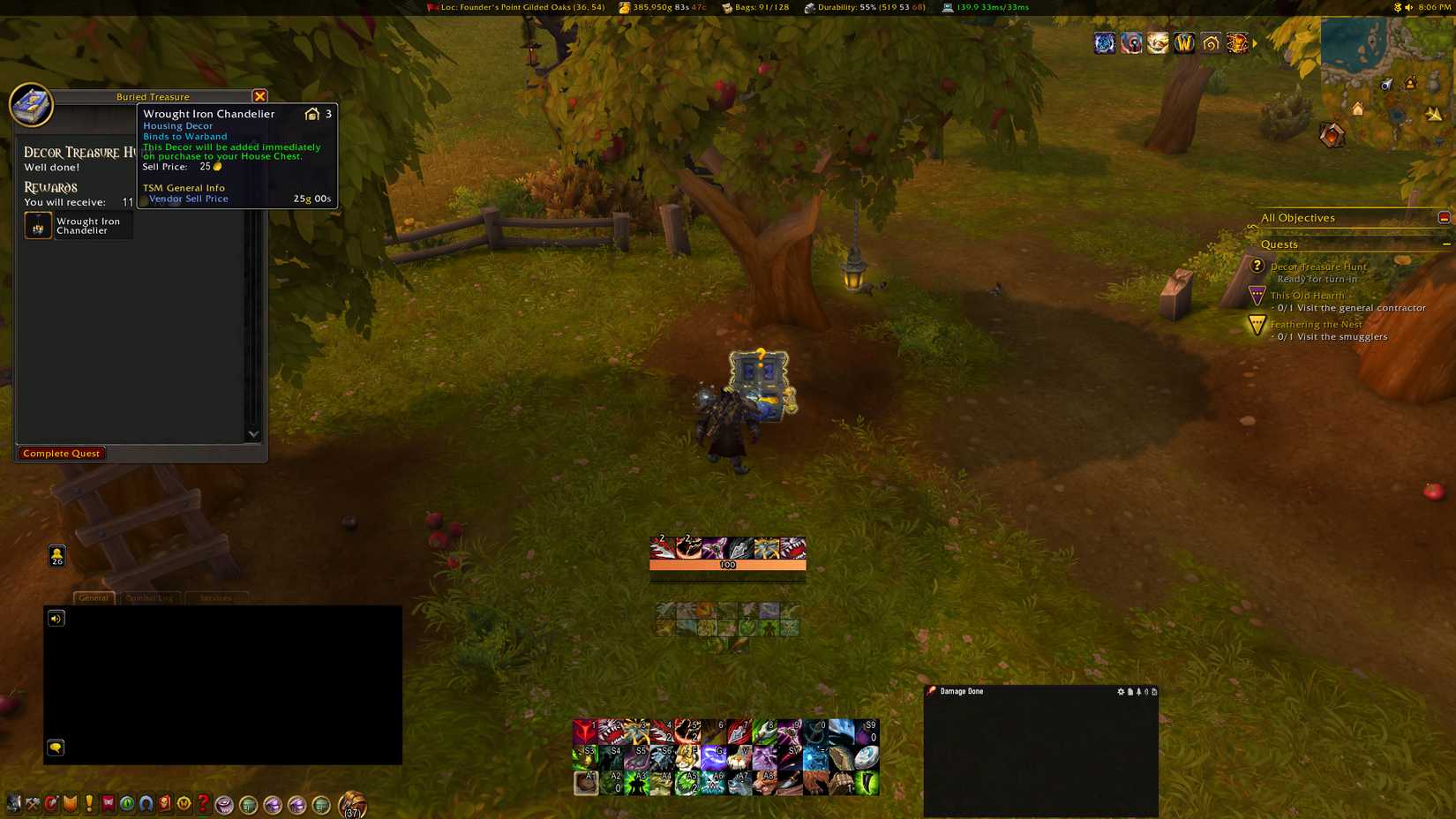This screenshot has height=819, width=1456.
Task: Open the character info panel
Action: [x=12, y=804]
